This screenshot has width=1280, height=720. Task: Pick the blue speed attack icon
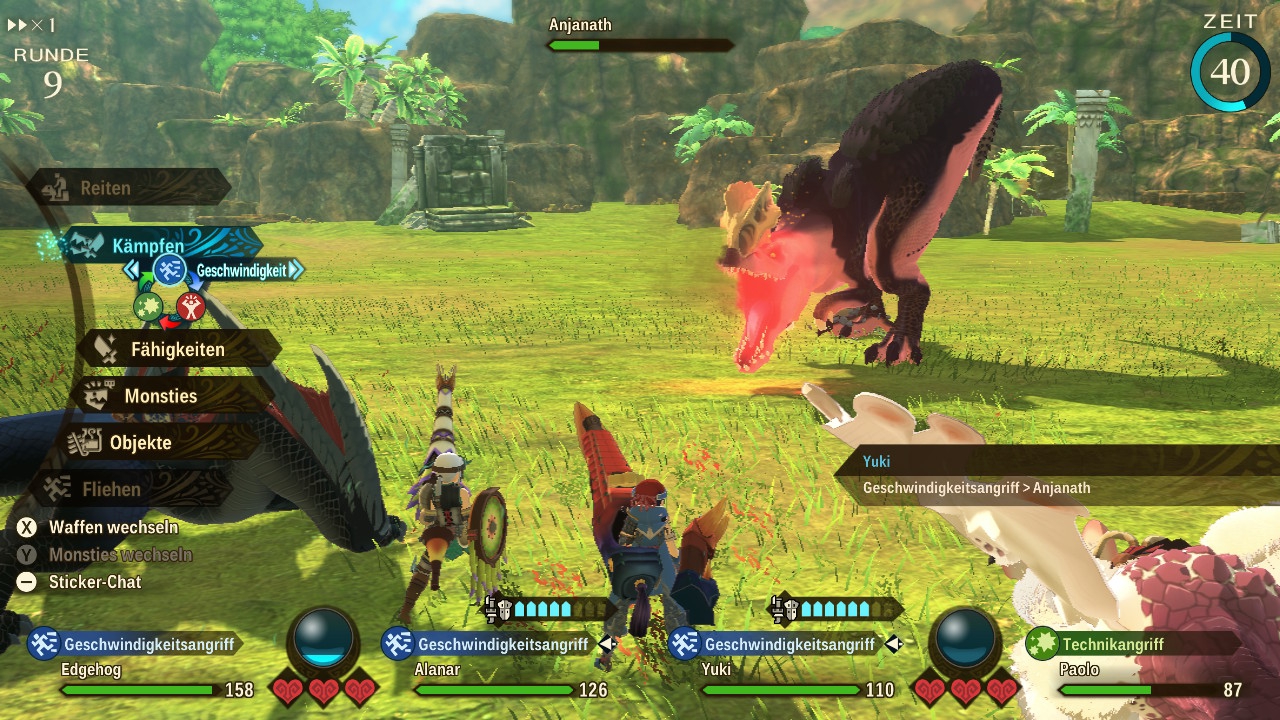[x=169, y=270]
